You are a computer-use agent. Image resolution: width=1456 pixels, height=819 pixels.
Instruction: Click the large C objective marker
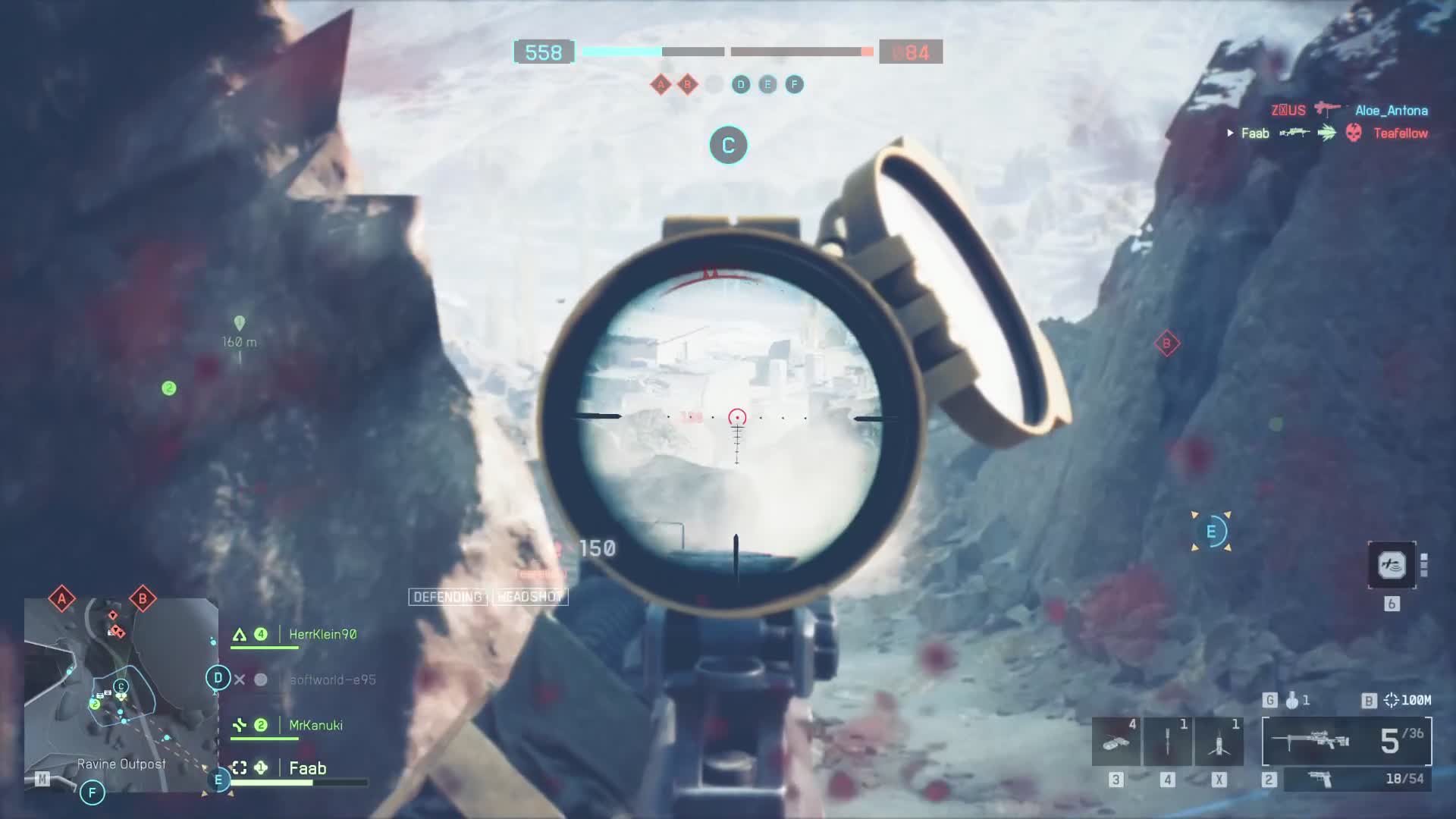728,145
